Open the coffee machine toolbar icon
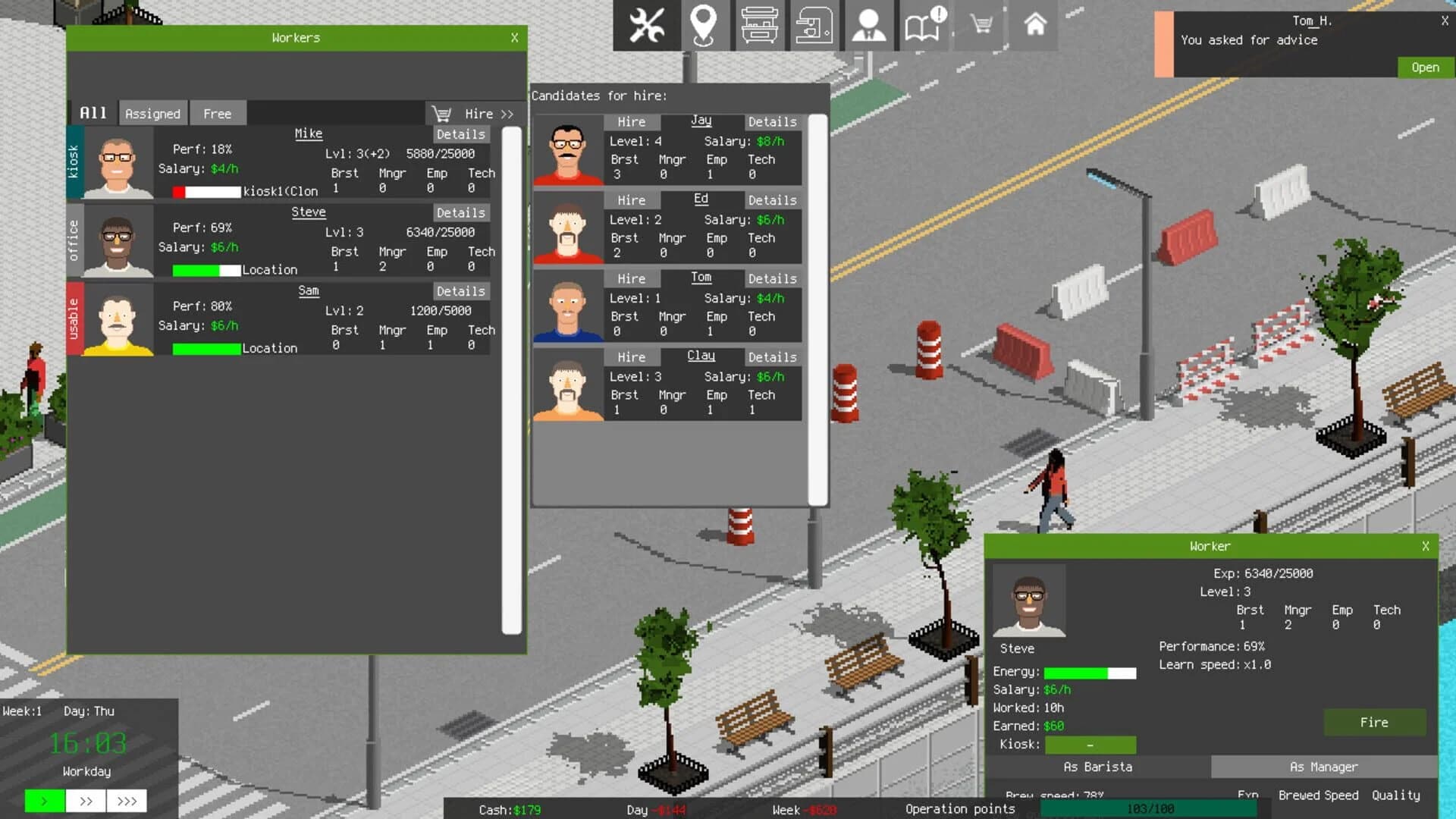 pyautogui.click(x=814, y=25)
